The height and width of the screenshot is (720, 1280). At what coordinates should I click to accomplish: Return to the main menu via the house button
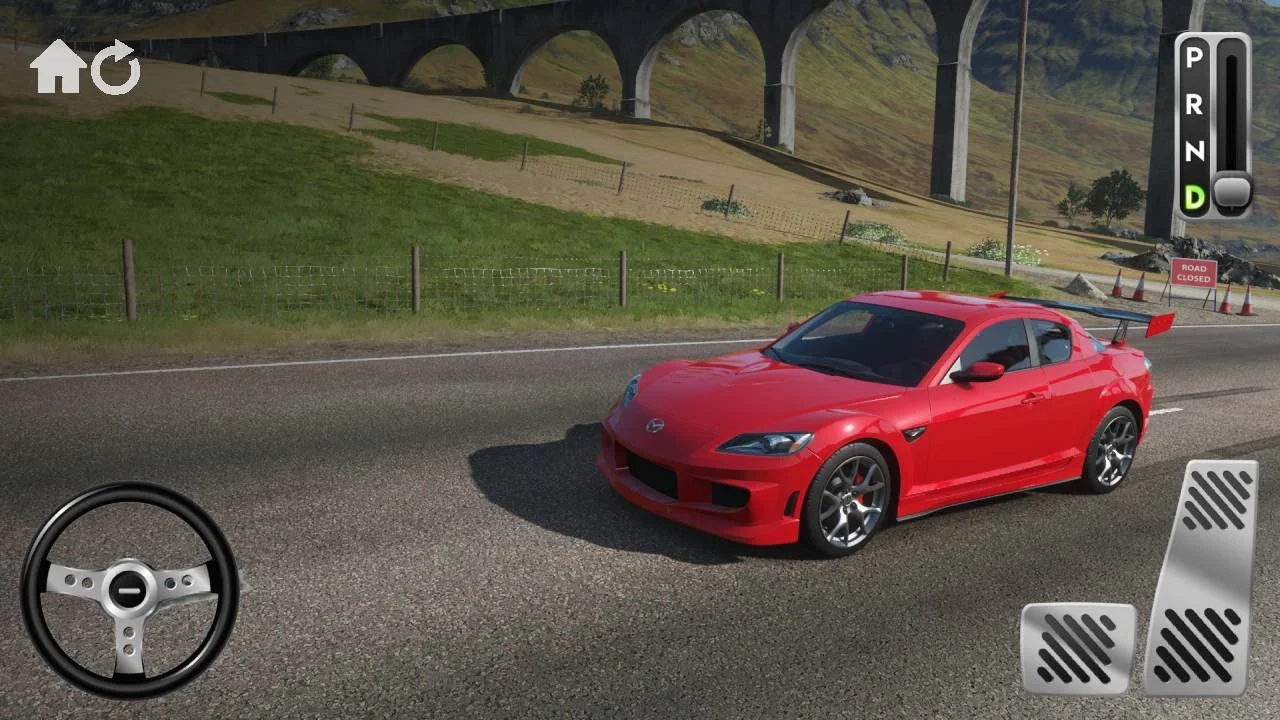(x=58, y=66)
